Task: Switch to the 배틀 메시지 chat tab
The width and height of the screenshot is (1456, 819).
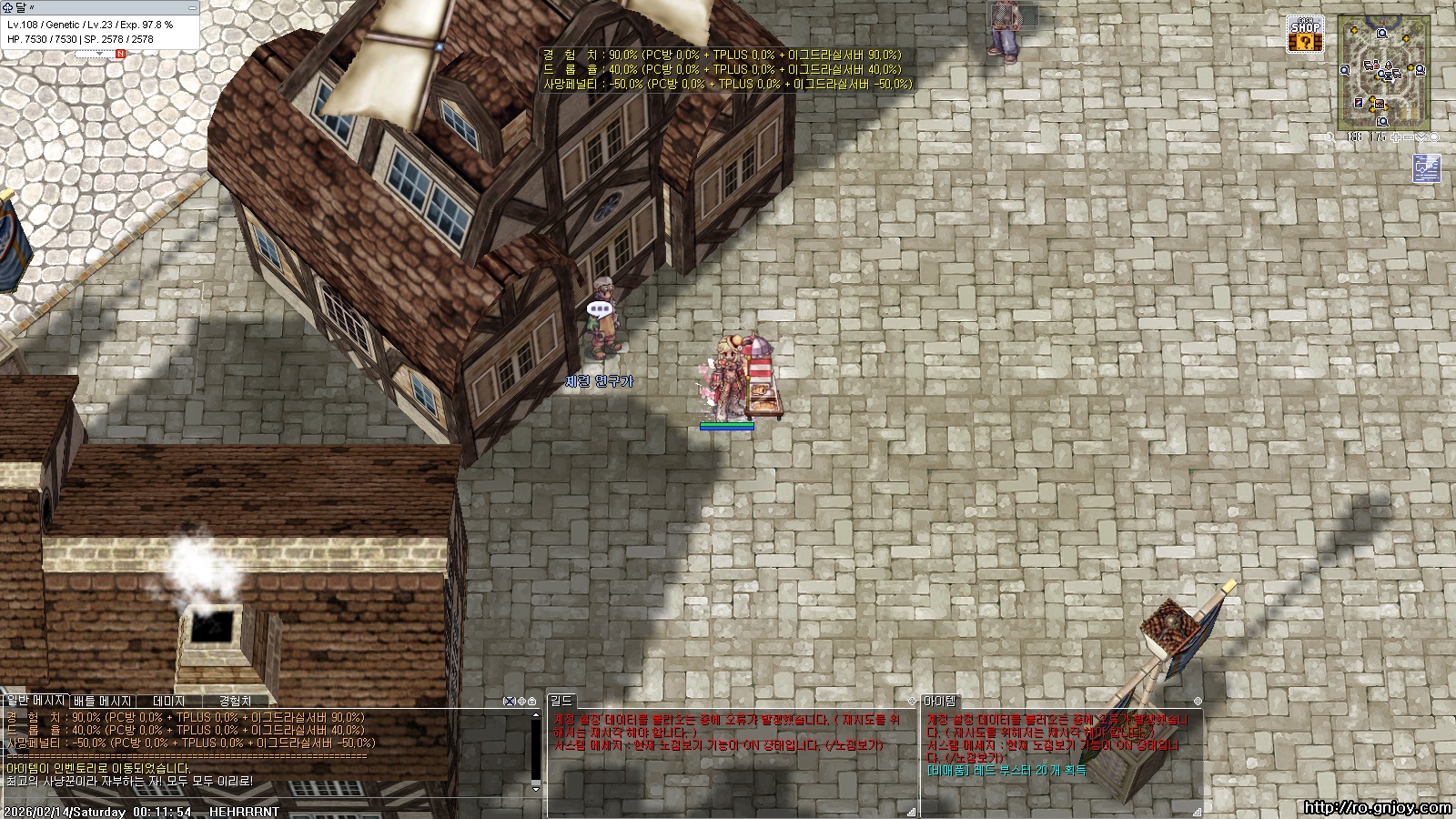Action: tap(103, 701)
